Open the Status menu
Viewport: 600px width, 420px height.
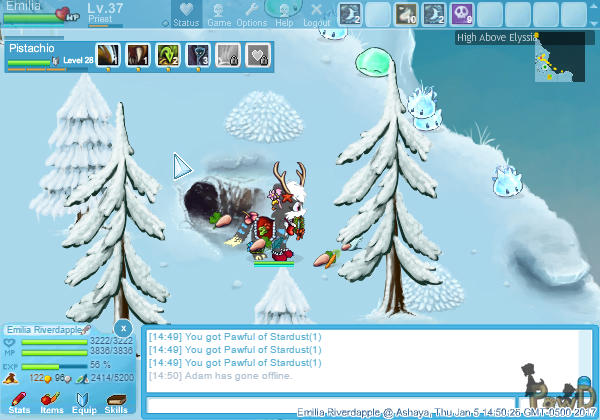[x=185, y=14]
